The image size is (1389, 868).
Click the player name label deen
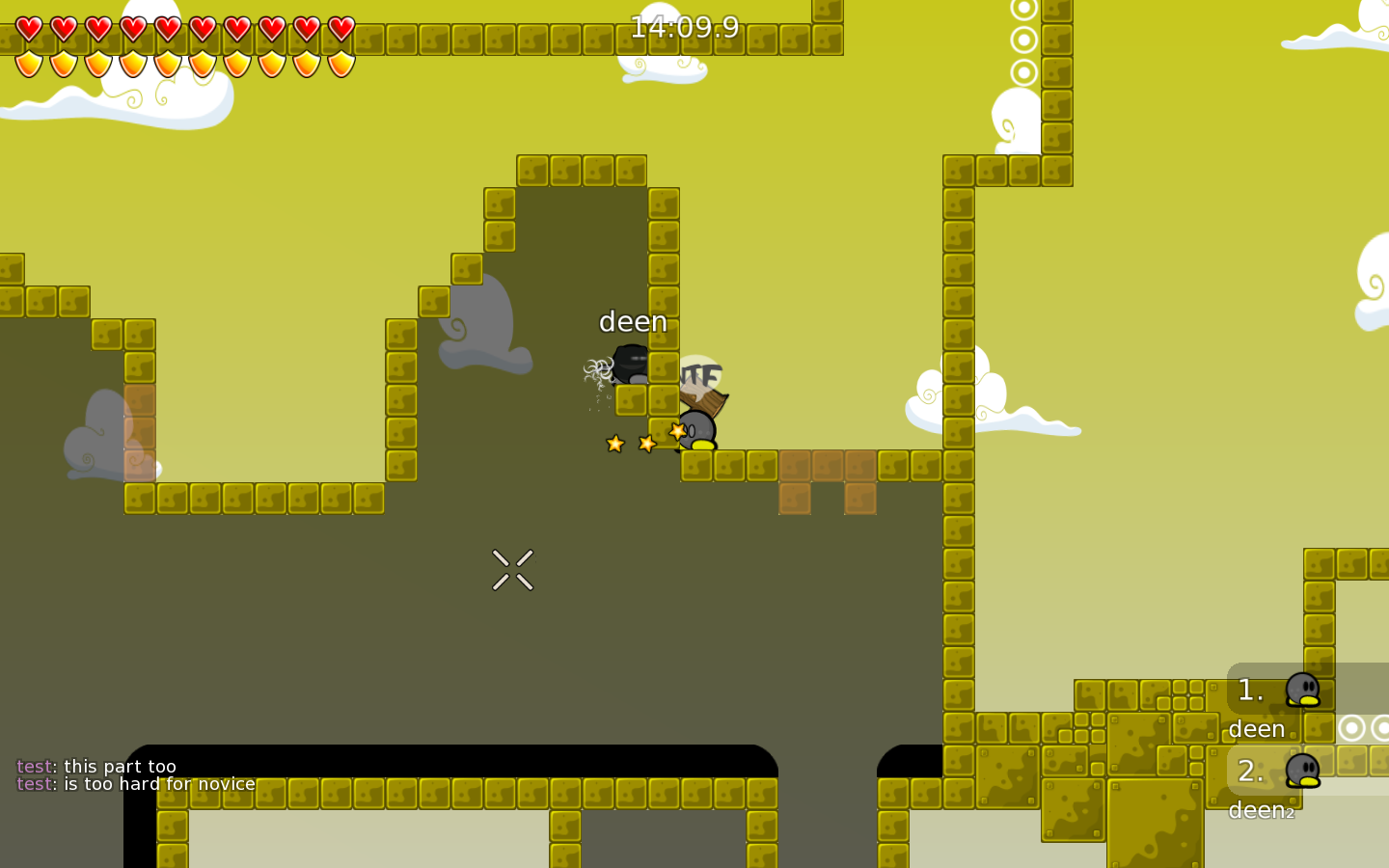633,321
